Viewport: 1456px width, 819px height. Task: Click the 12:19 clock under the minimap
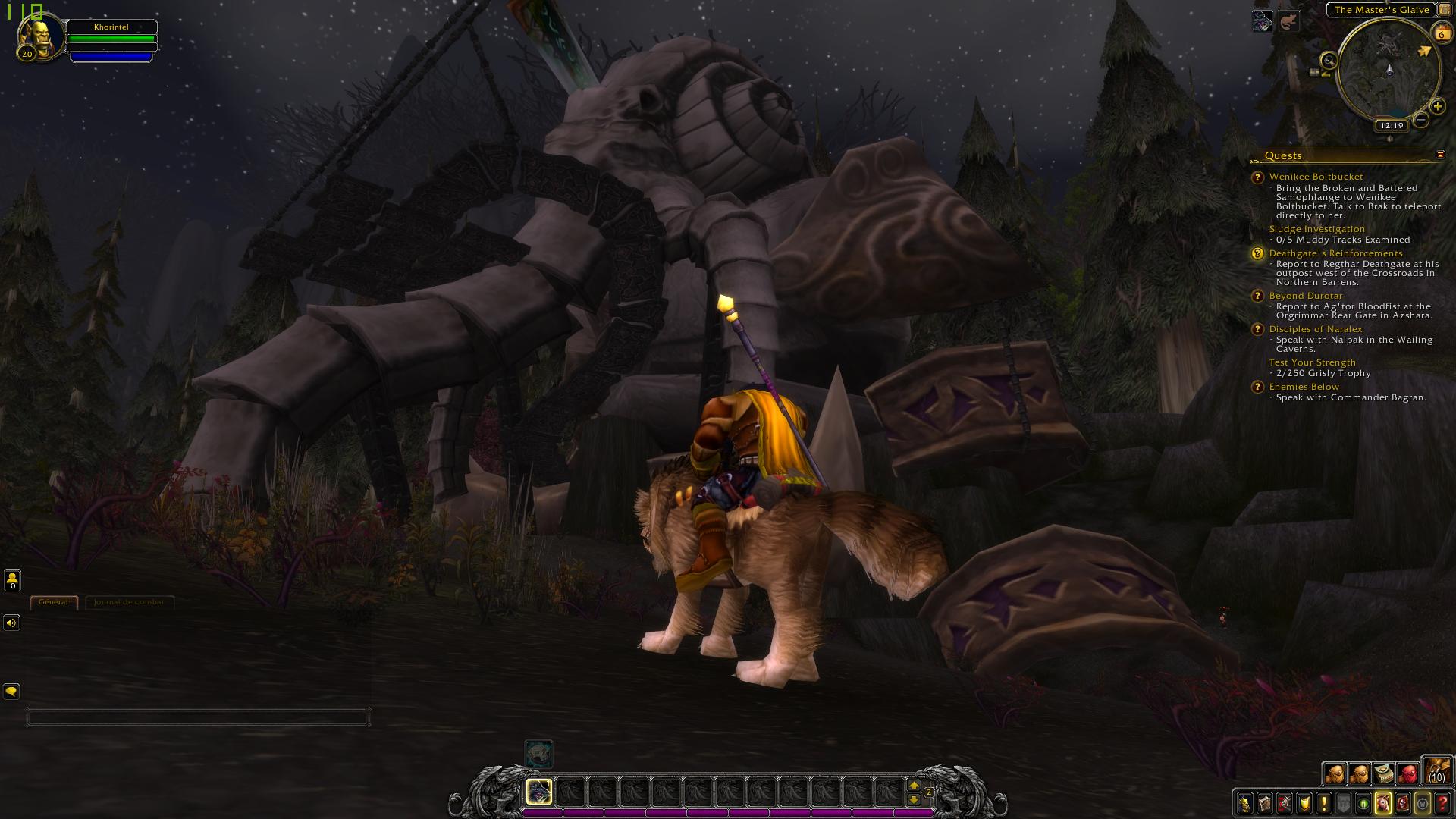(1392, 126)
